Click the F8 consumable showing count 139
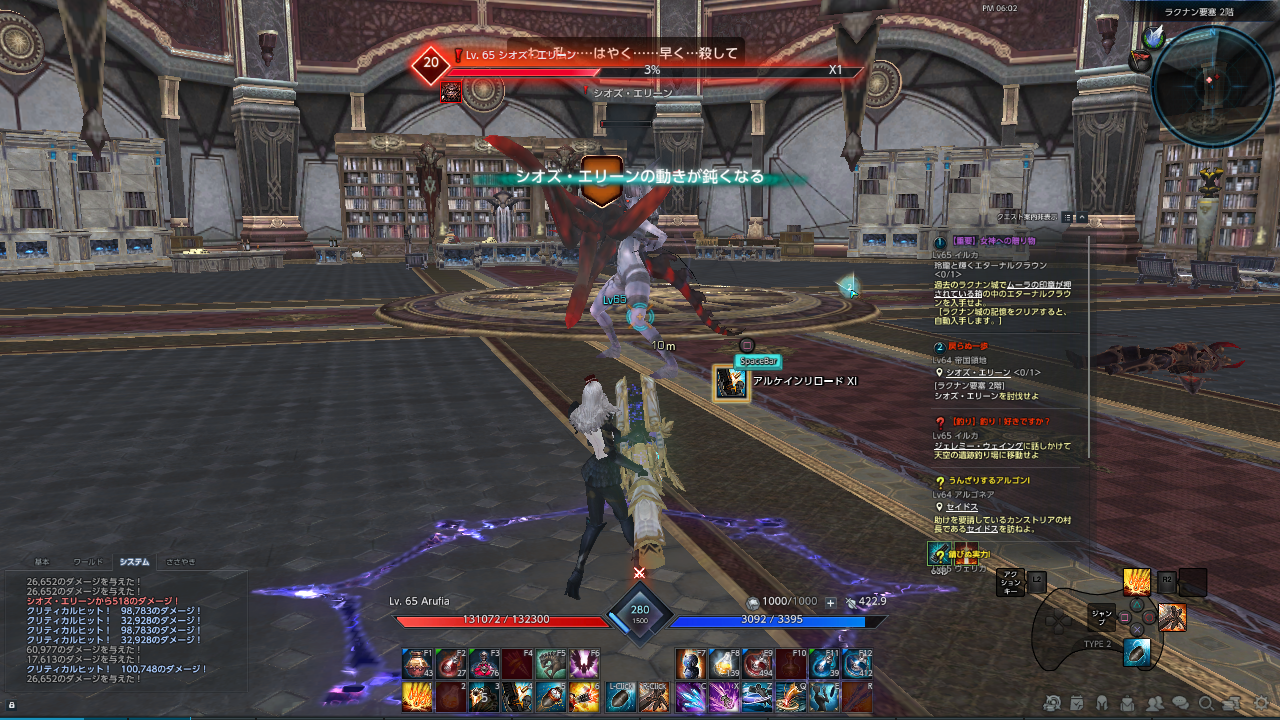The width and height of the screenshot is (1280, 720). (722, 662)
